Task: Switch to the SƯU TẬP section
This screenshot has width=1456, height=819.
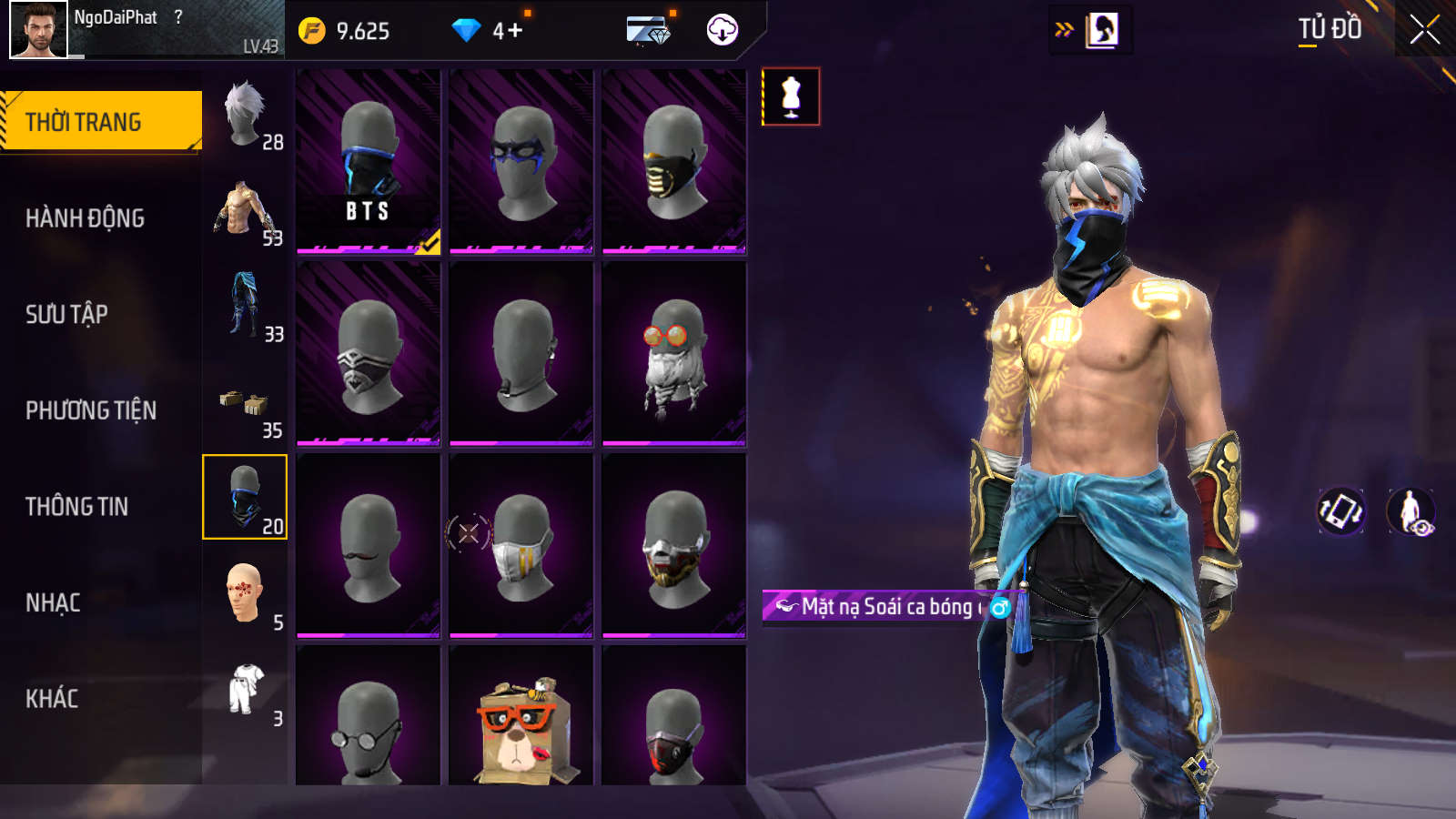Action: [67, 314]
